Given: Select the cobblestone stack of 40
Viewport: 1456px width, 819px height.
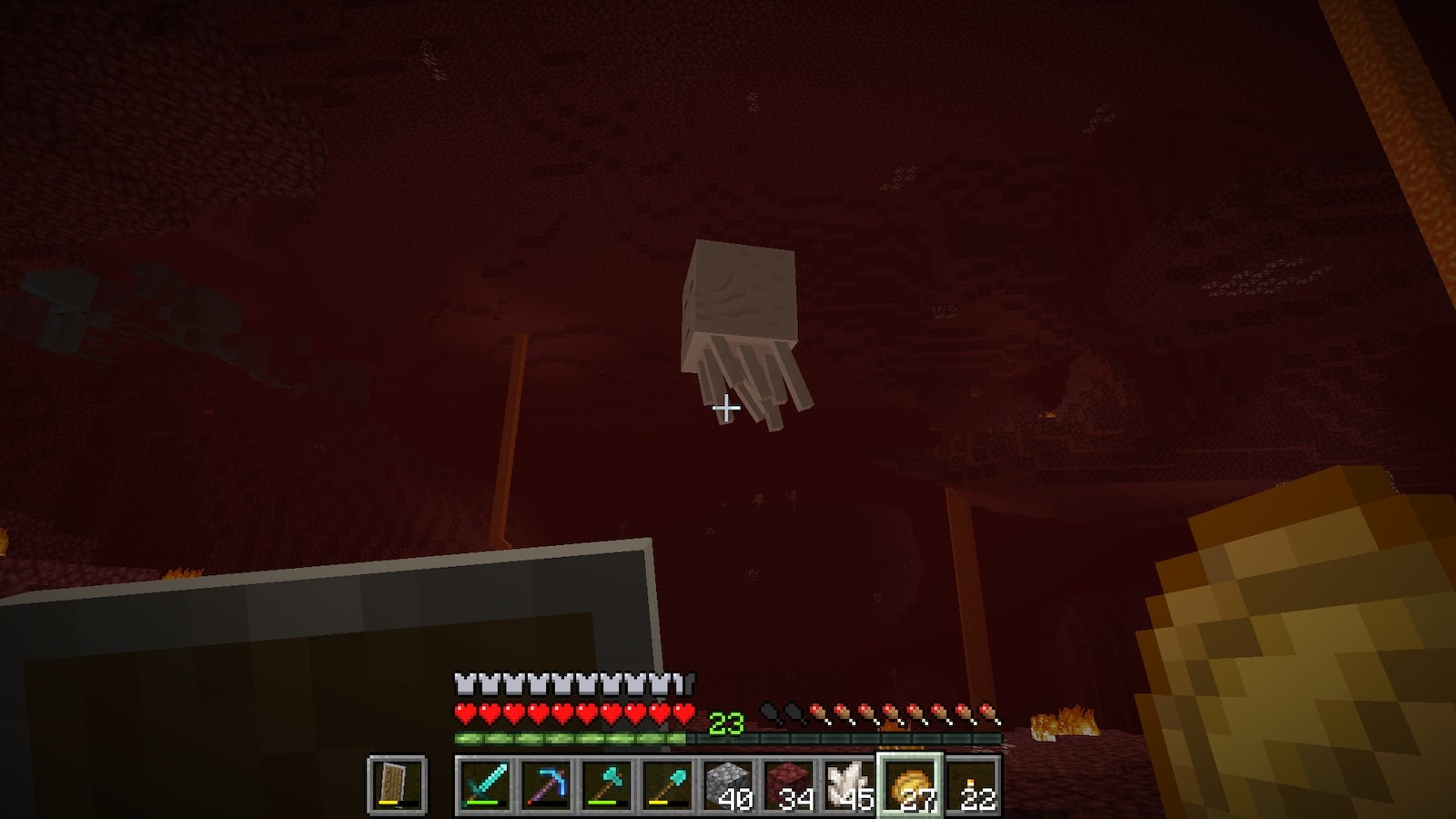Looking at the screenshot, I should (728, 784).
